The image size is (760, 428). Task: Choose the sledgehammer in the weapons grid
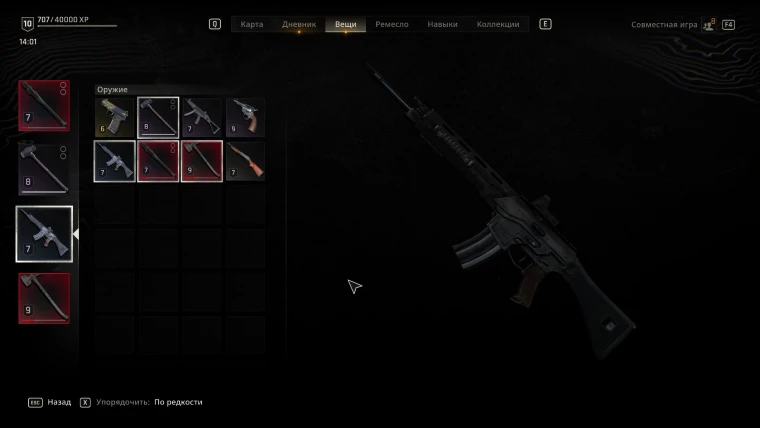pyautogui.click(x=158, y=117)
